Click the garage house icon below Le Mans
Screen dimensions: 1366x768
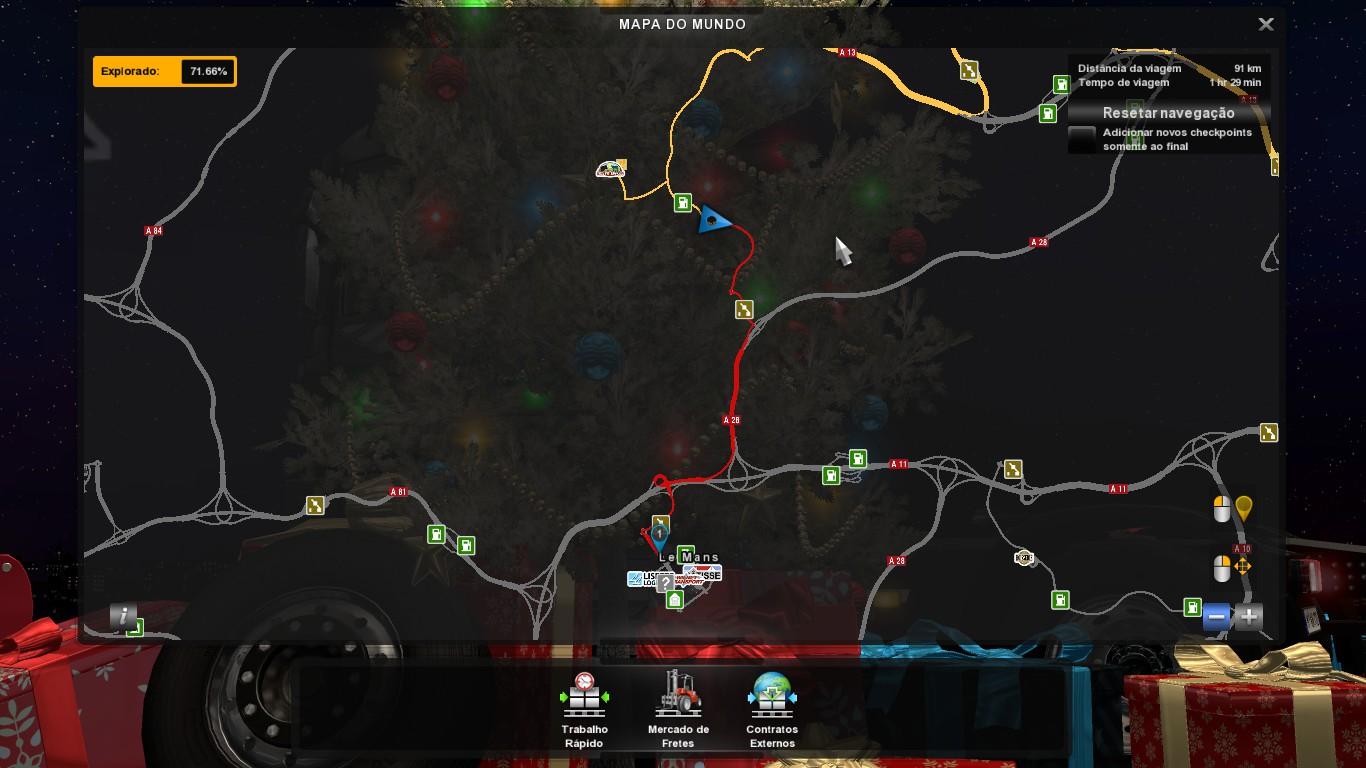(x=675, y=600)
